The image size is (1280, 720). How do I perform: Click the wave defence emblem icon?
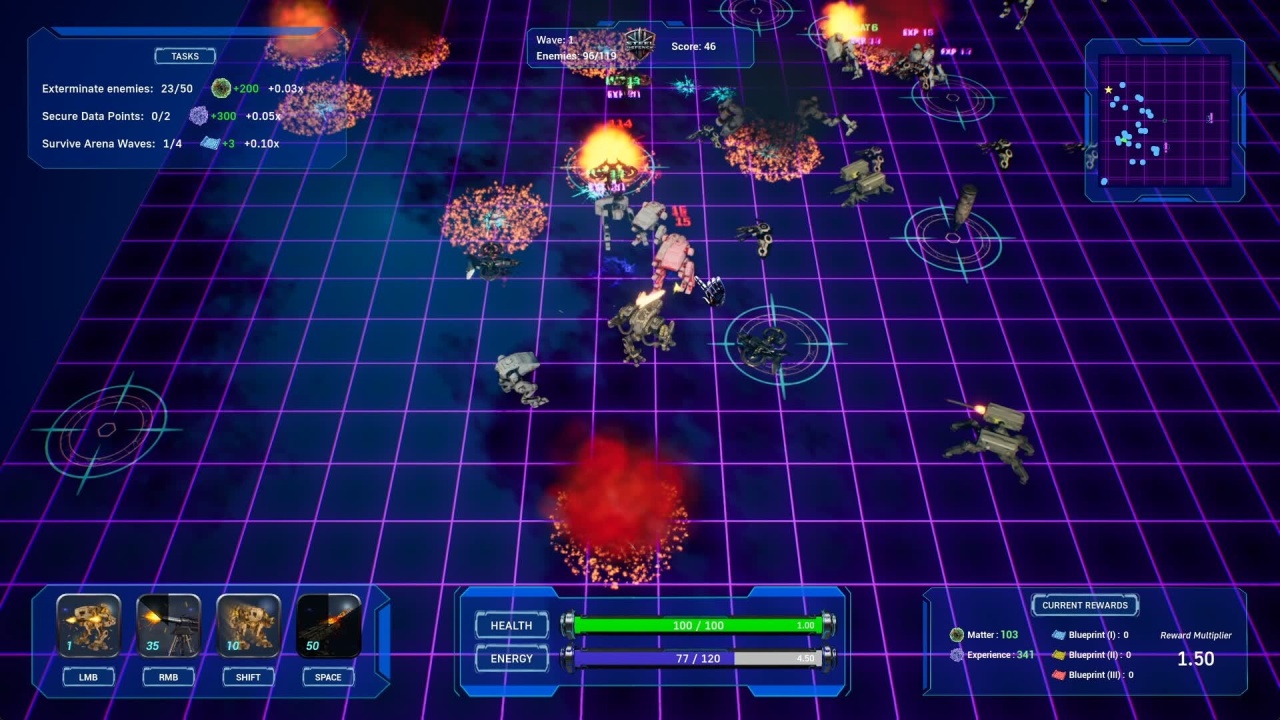pos(638,43)
